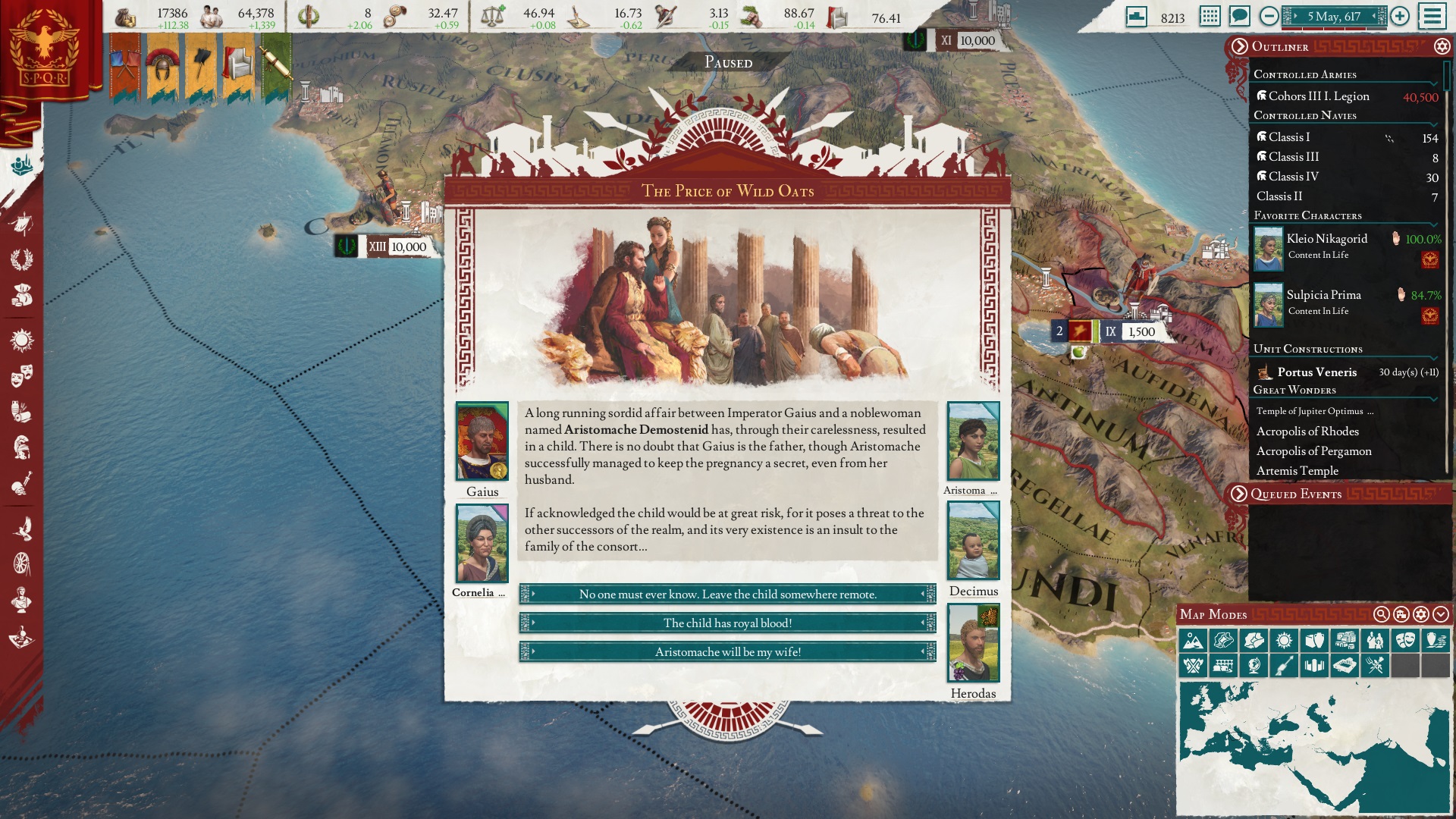Collapse the Outliner panel with its chevron
This screenshot has width=1456, height=819.
(x=1239, y=47)
